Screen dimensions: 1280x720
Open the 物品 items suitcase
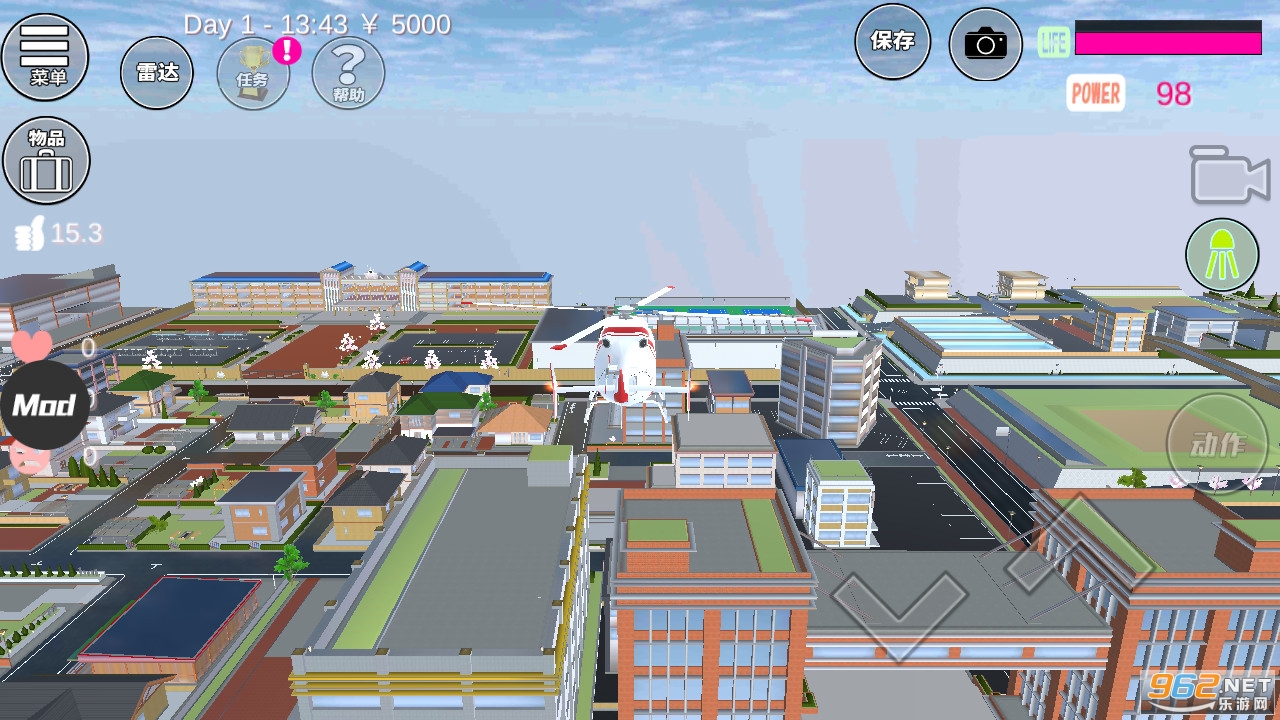46,161
